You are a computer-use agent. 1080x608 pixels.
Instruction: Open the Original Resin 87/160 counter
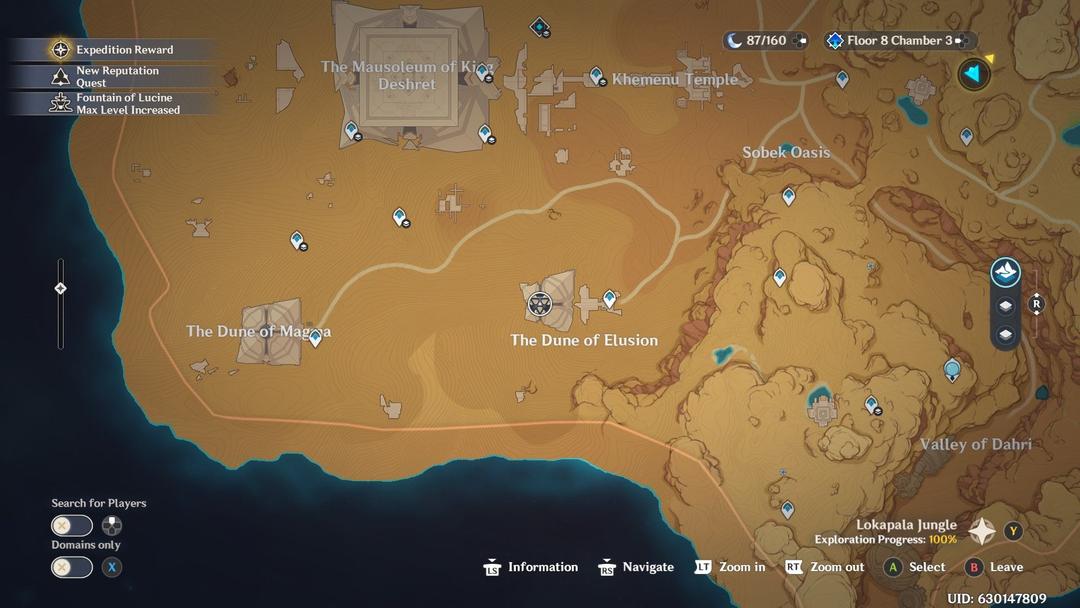pyautogui.click(x=765, y=41)
